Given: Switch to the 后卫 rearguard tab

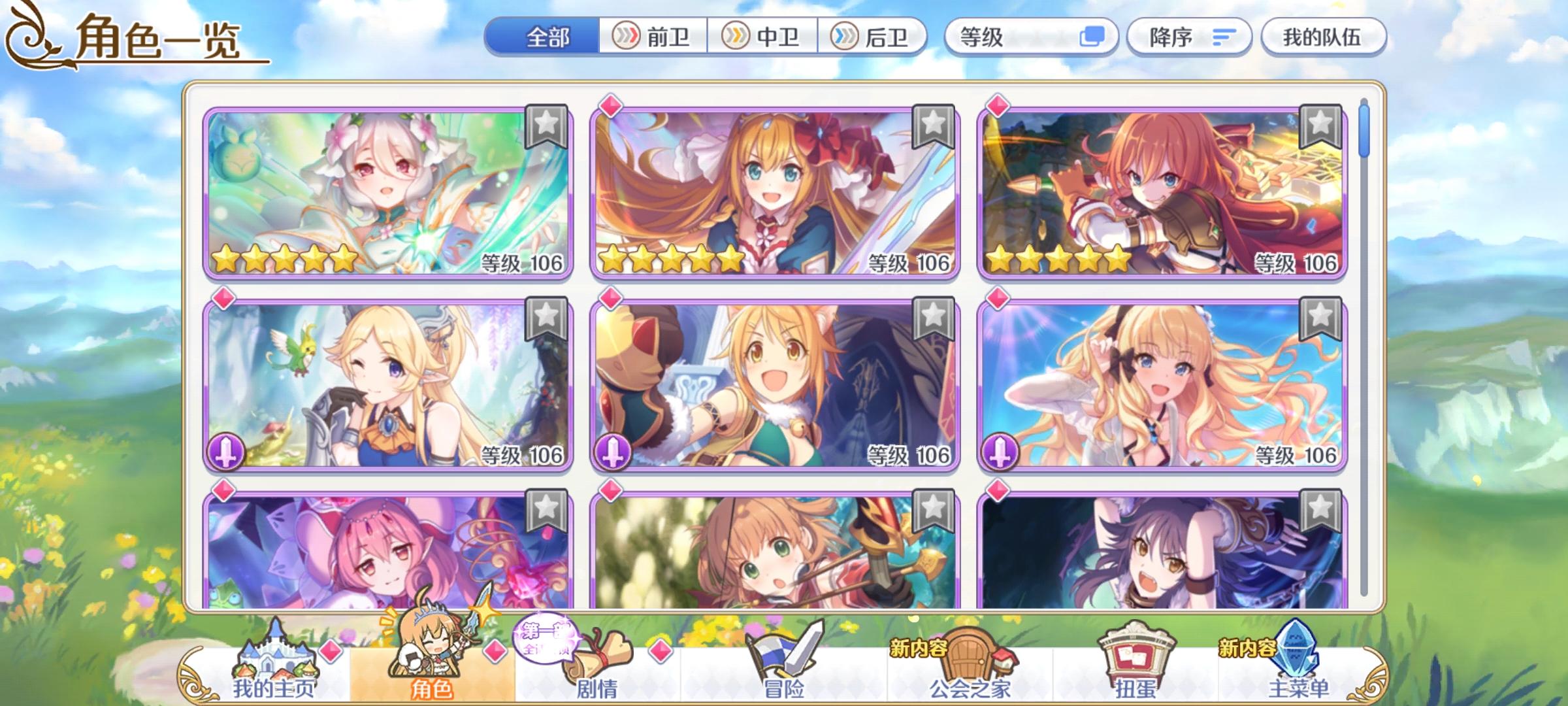Looking at the screenshot, I should tap(874, 37).
